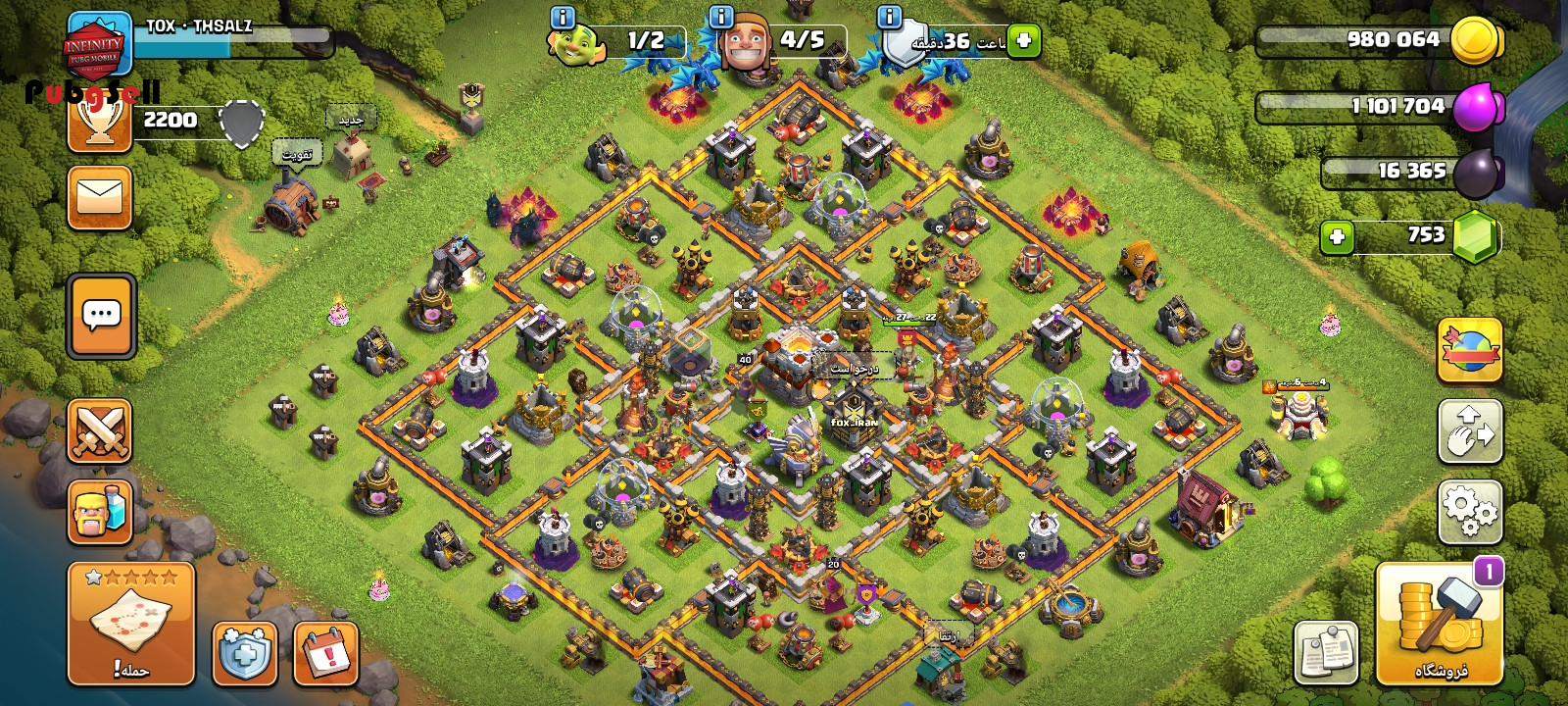Tap the gold coin resource icon
This screenshot has height=706, width=1568.
pyautogui.click(x=1475, y=41)
